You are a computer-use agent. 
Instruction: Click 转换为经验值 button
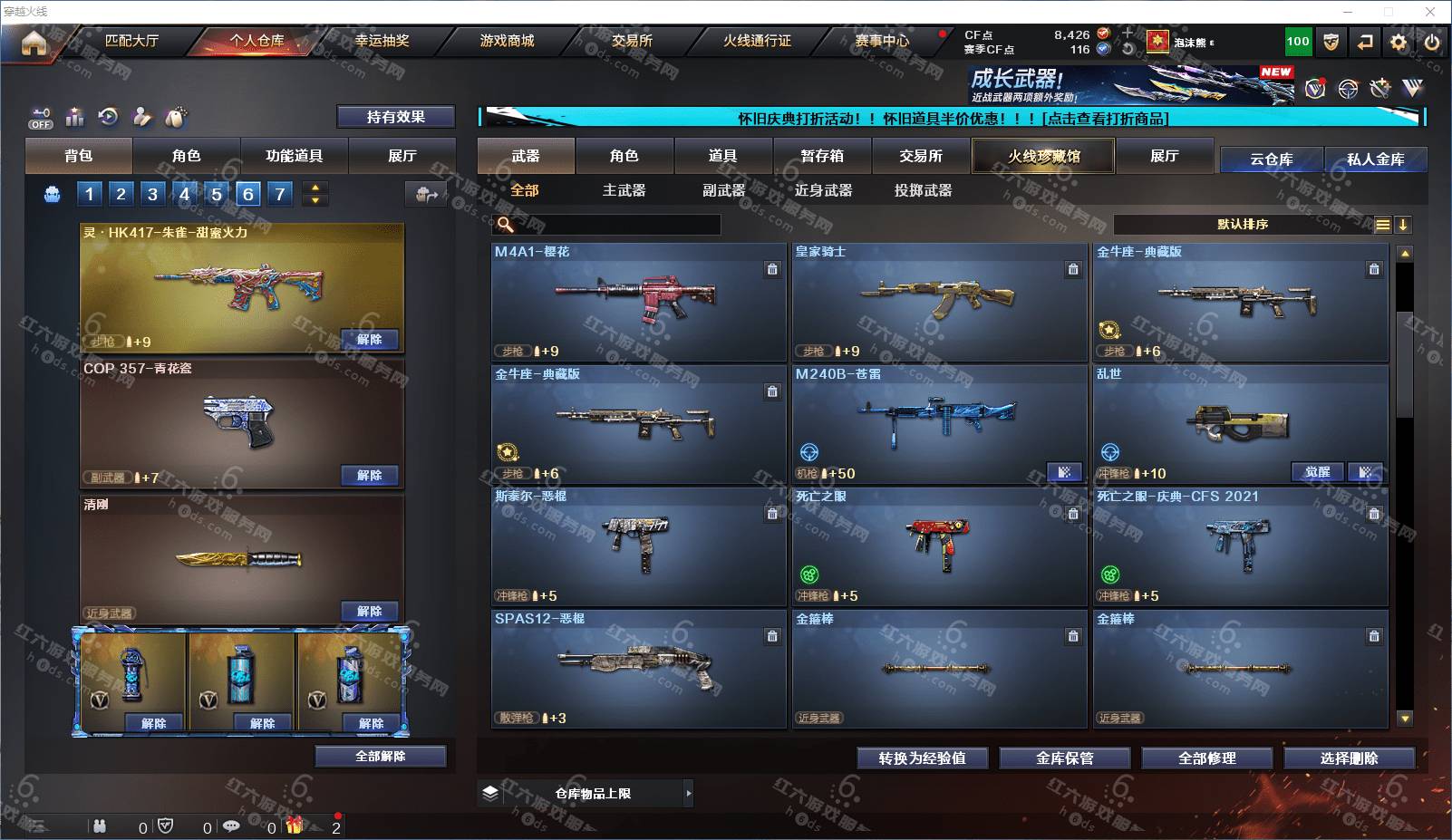point(922,758)
